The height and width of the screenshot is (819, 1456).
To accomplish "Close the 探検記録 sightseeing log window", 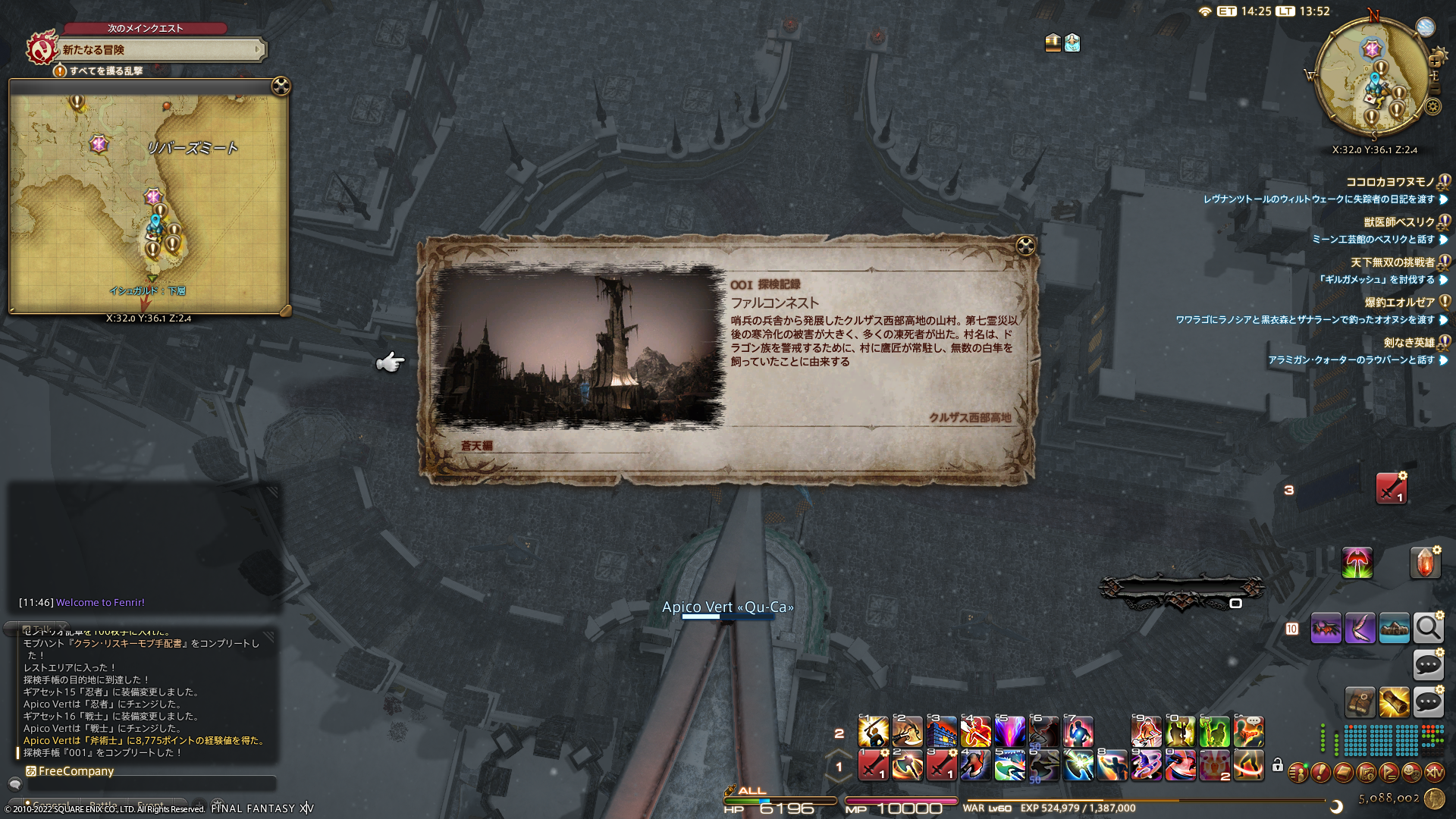I will click(x=1025, y=246).
